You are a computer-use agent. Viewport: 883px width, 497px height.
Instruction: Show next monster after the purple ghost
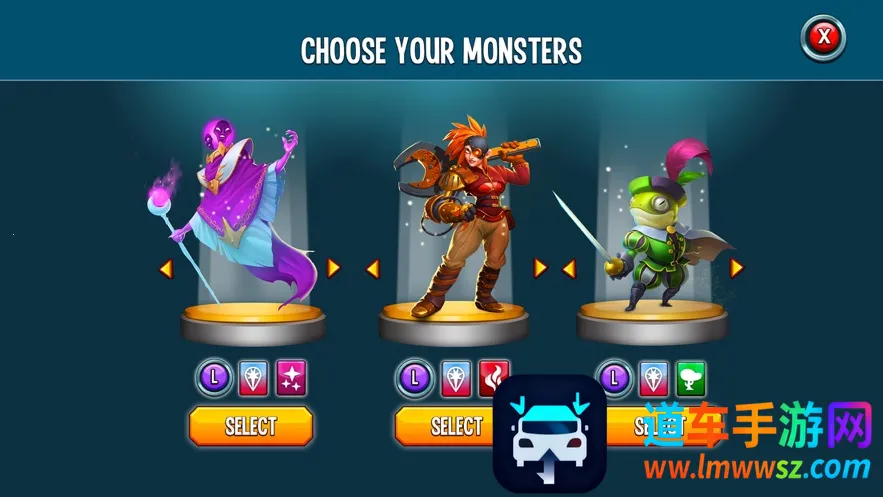pos(334,268)
